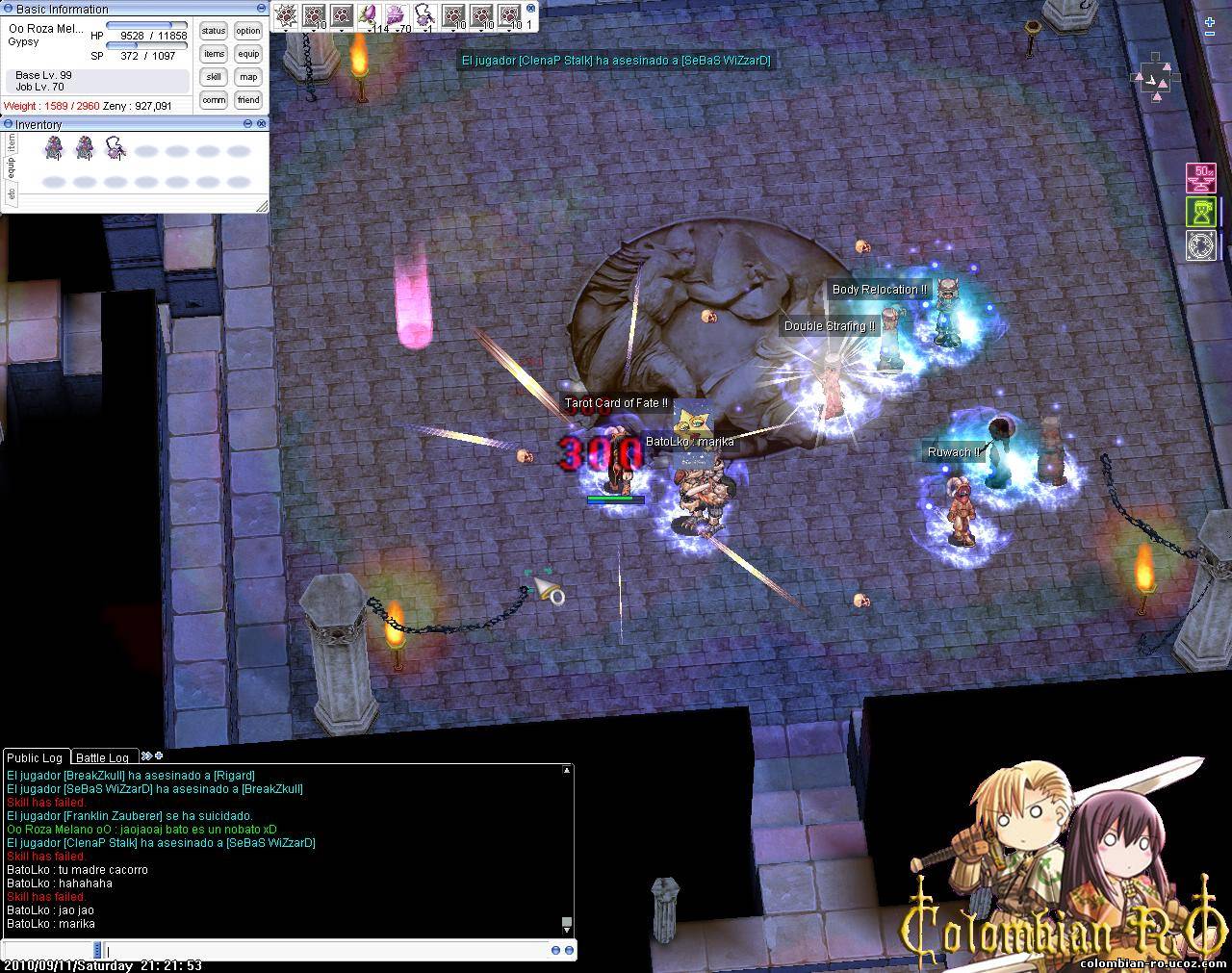Close the hotkey skill bar
1232x973 pixels.
(530, 8)
